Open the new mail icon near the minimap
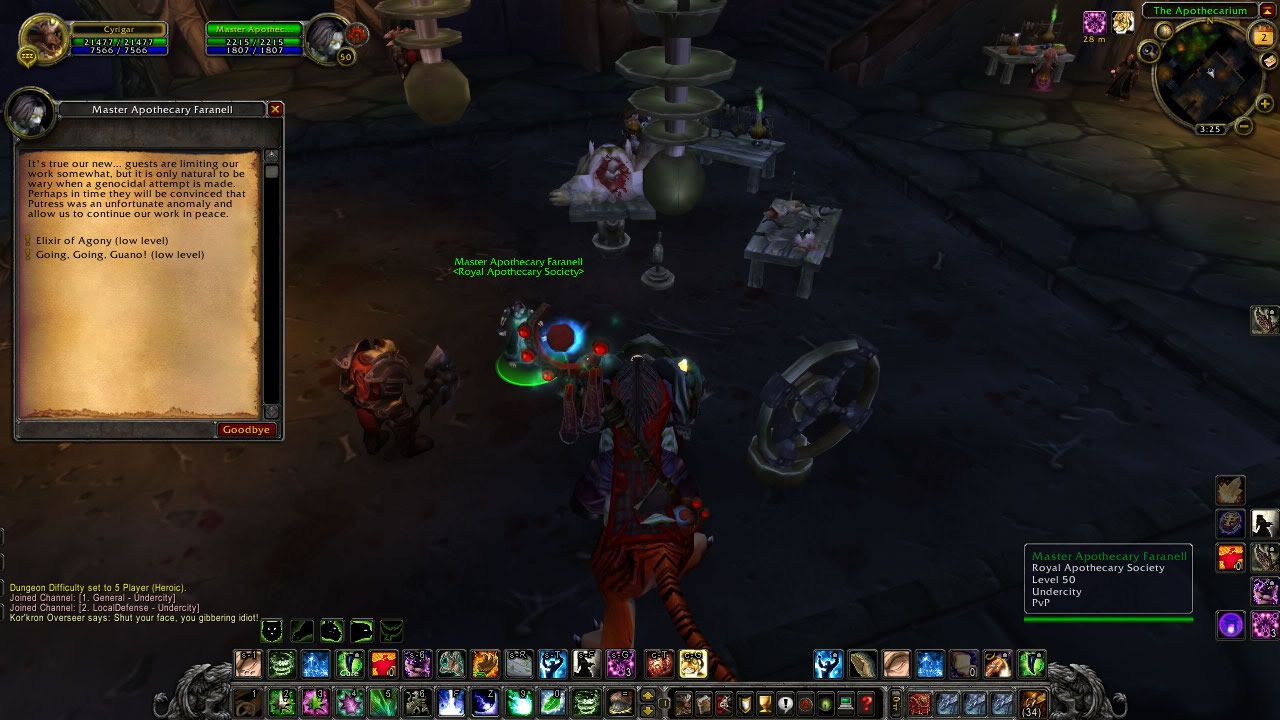 (1268, 62)
